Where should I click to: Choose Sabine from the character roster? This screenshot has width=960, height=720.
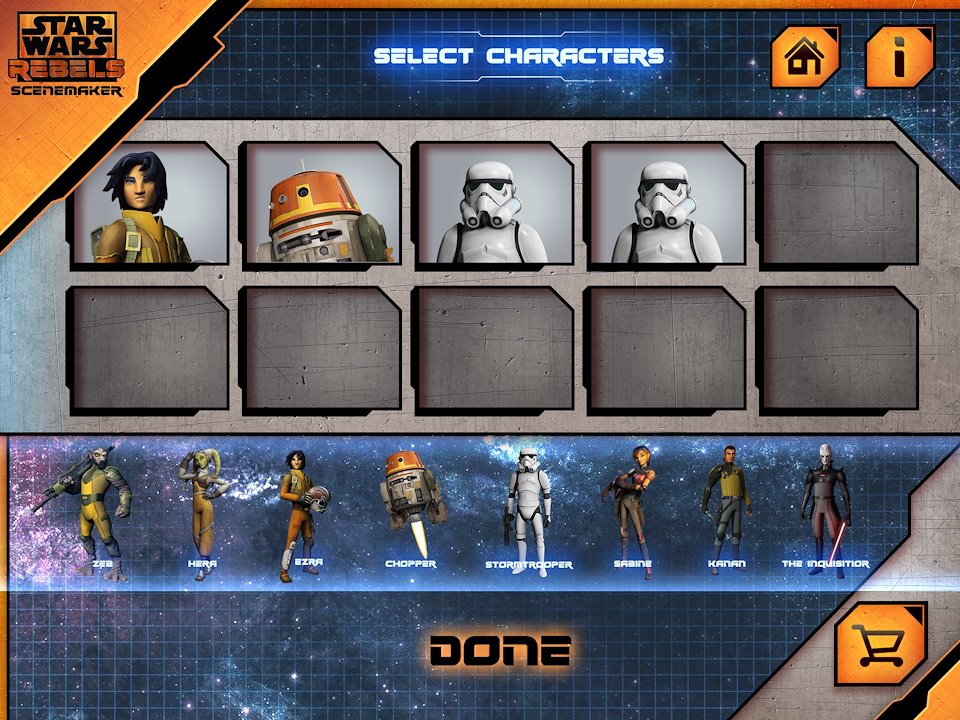click(632, 508)
